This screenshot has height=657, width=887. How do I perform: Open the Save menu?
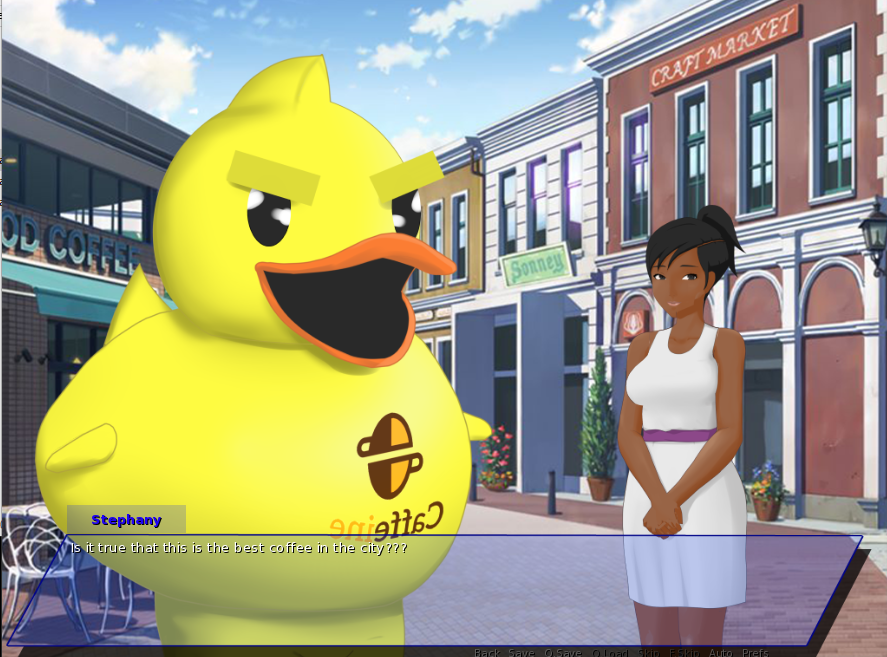click(x=521, y=653)
